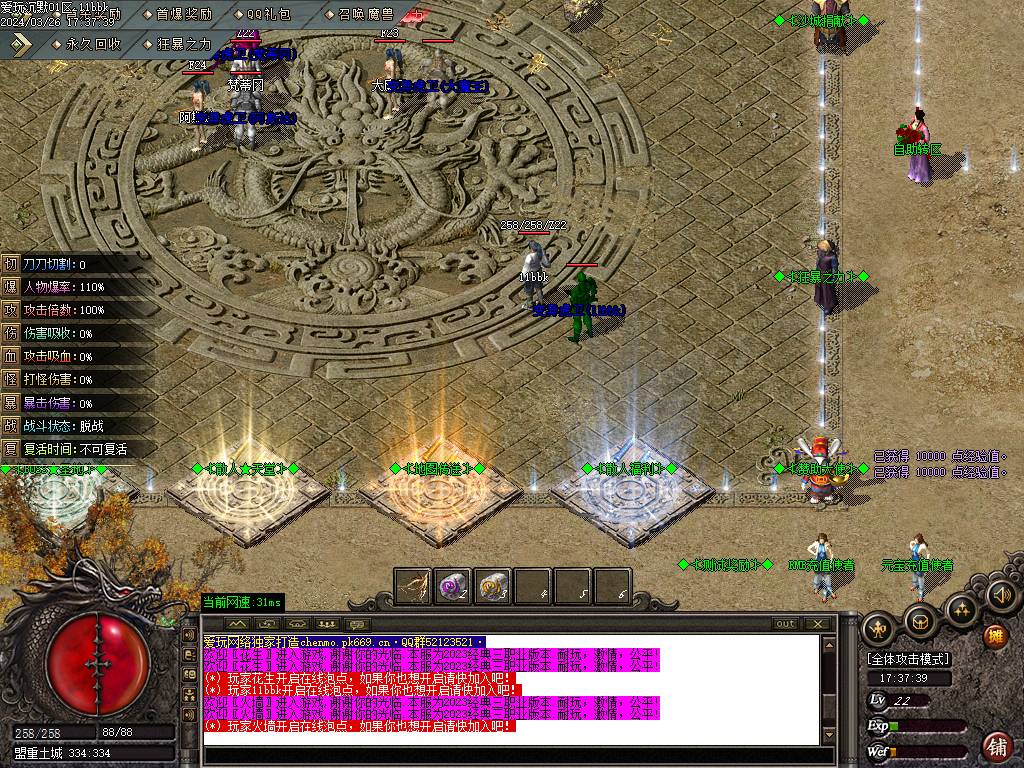
Task: Click the 'out' button above the chat
Action: [786, 624]
